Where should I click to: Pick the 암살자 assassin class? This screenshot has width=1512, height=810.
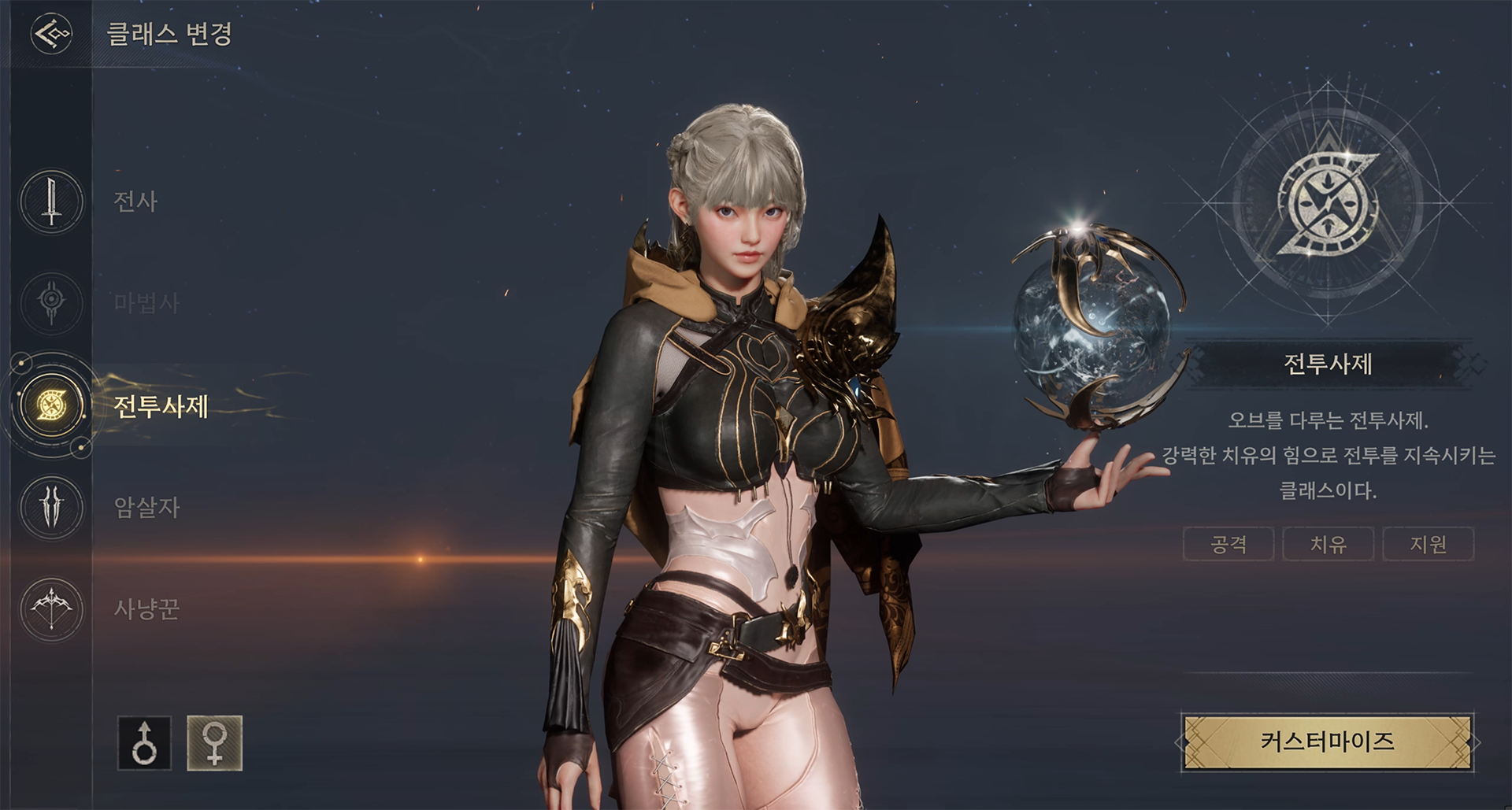[x=52, y=506]
